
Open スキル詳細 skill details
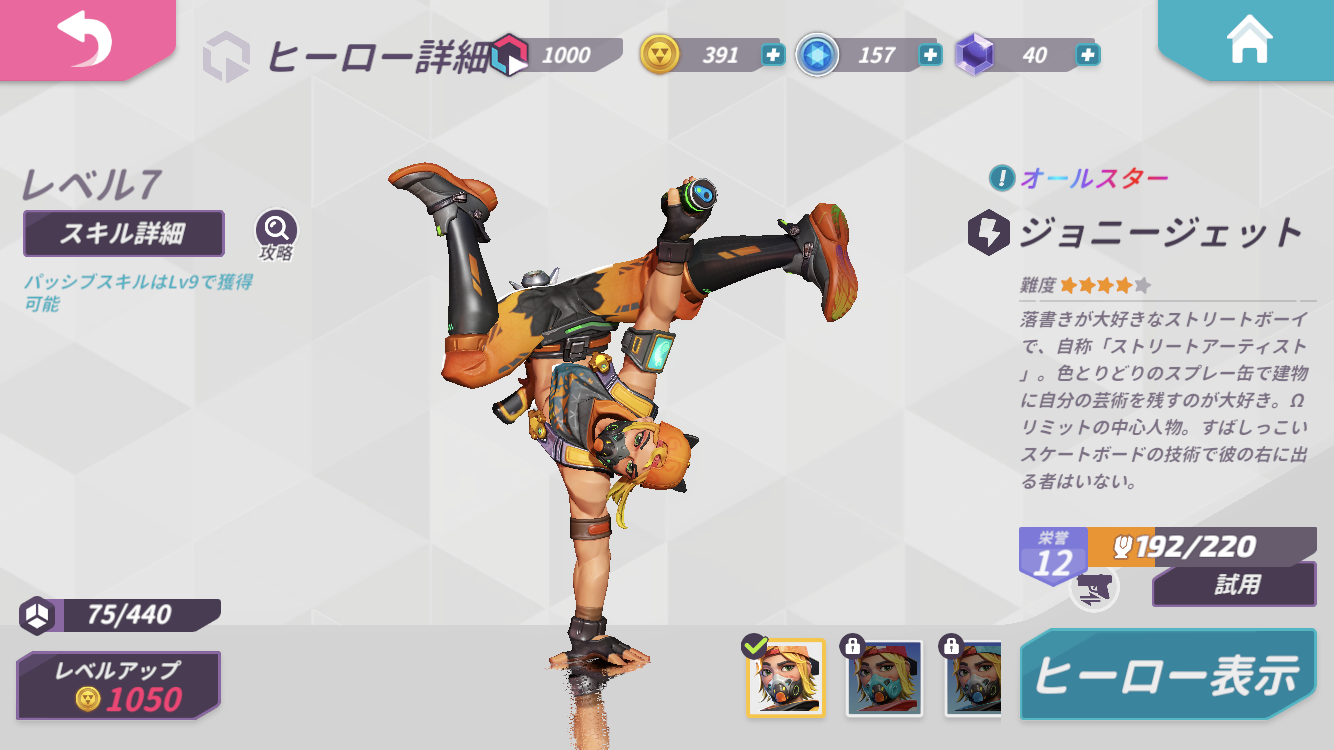click(123, 234)
